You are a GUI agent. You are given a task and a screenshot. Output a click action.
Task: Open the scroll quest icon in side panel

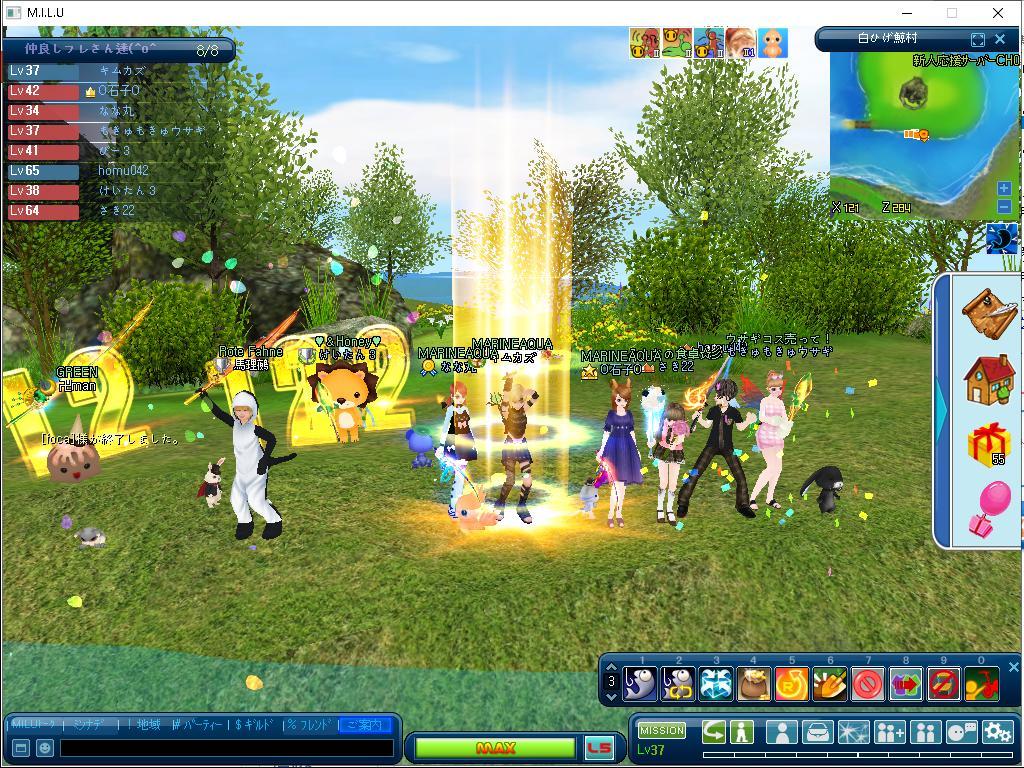point(989,312)
